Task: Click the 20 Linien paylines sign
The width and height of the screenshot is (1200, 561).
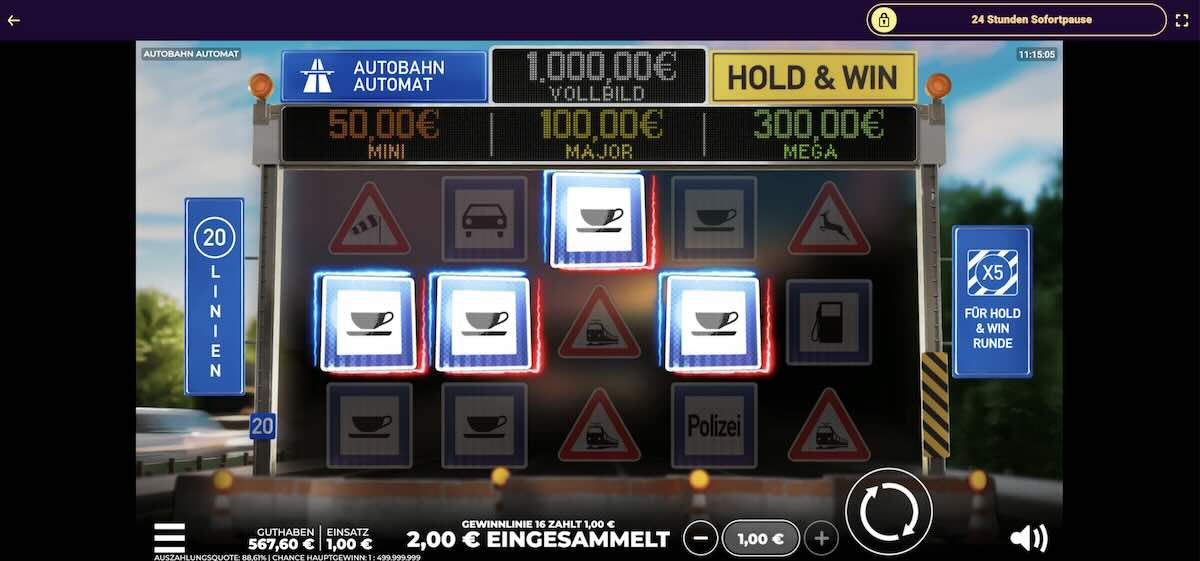Action: tap(214, 296)
